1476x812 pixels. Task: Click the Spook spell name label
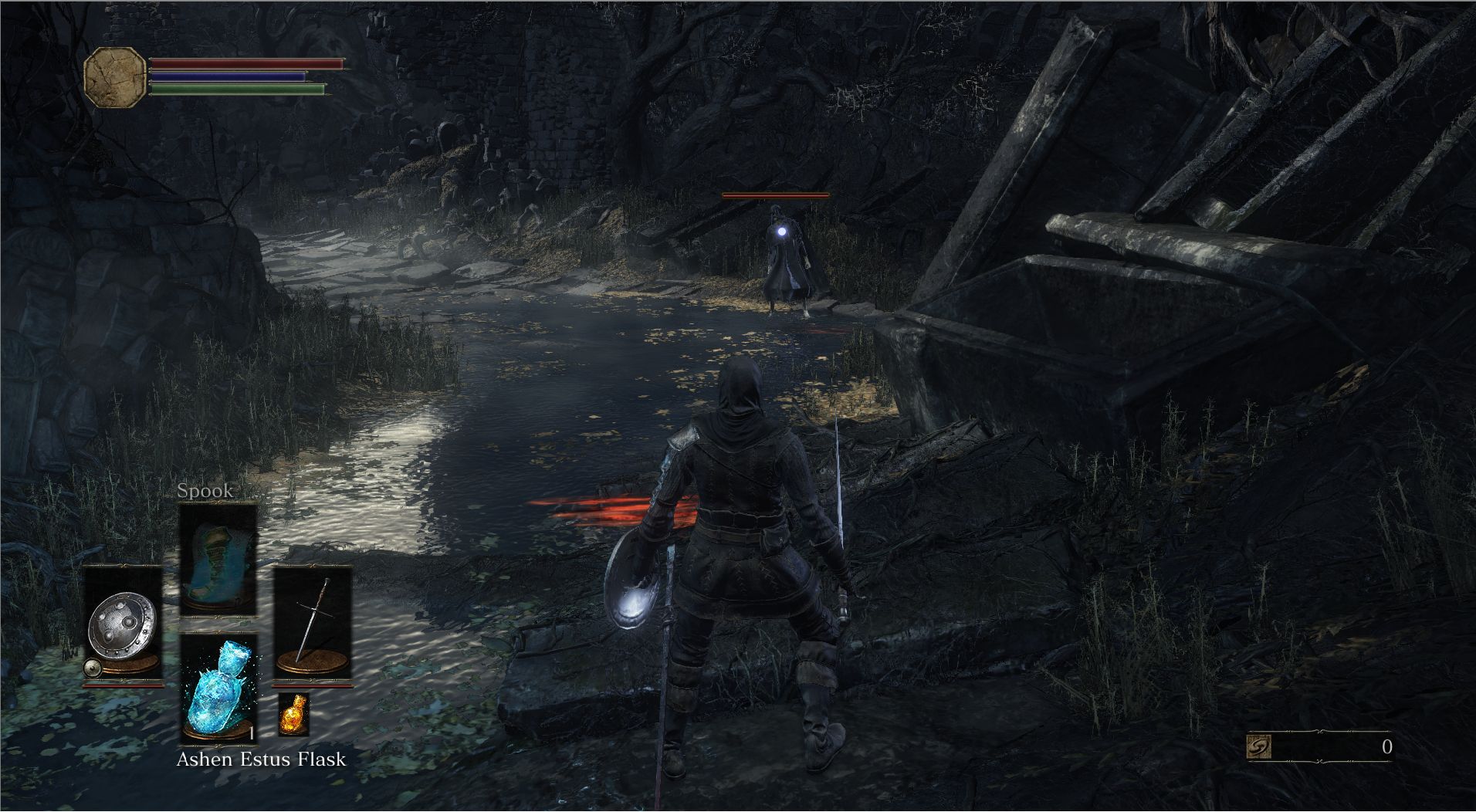click(x=205, y=490)
